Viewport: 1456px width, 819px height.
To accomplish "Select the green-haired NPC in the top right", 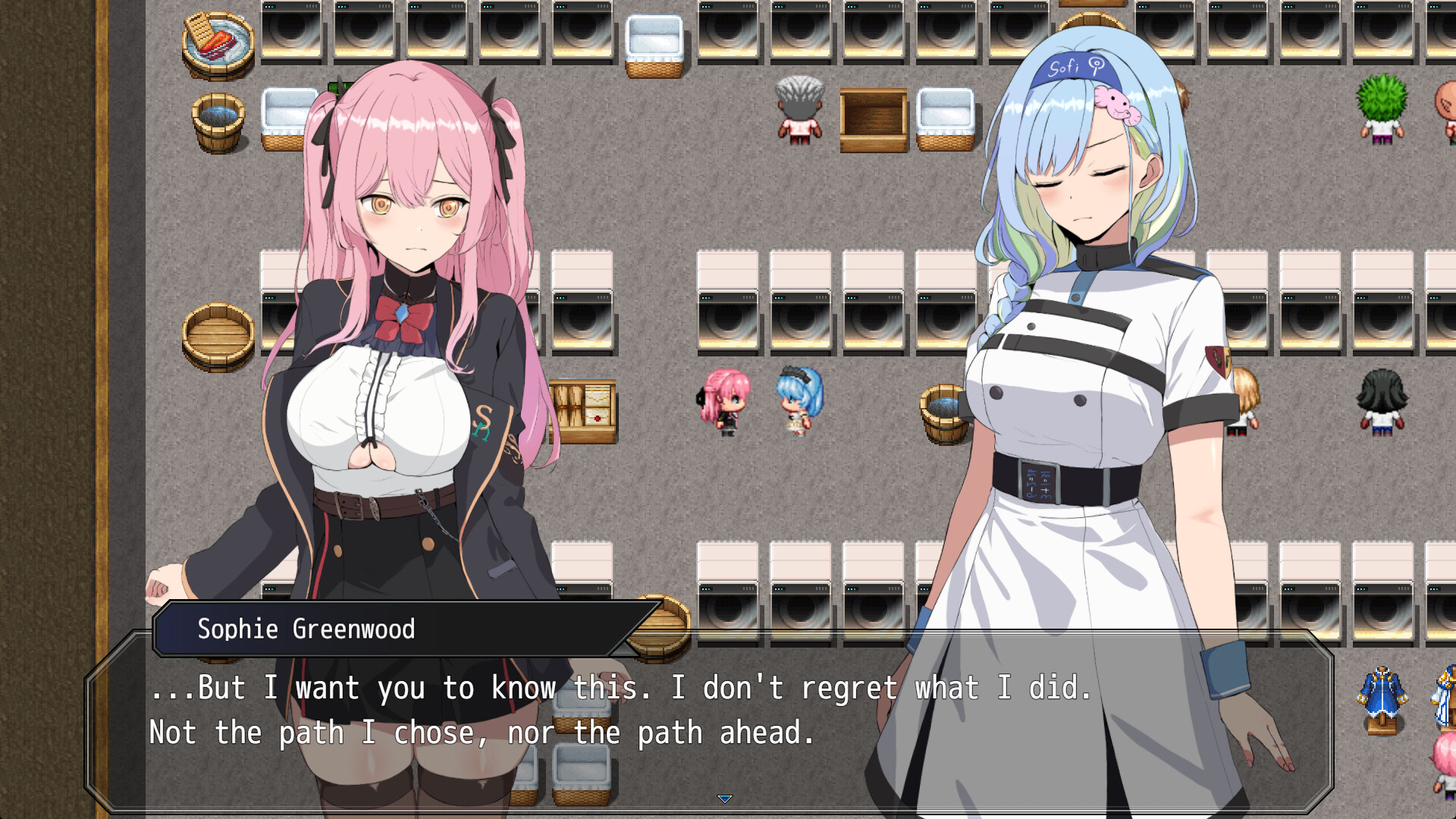I will click(1382, 106).
